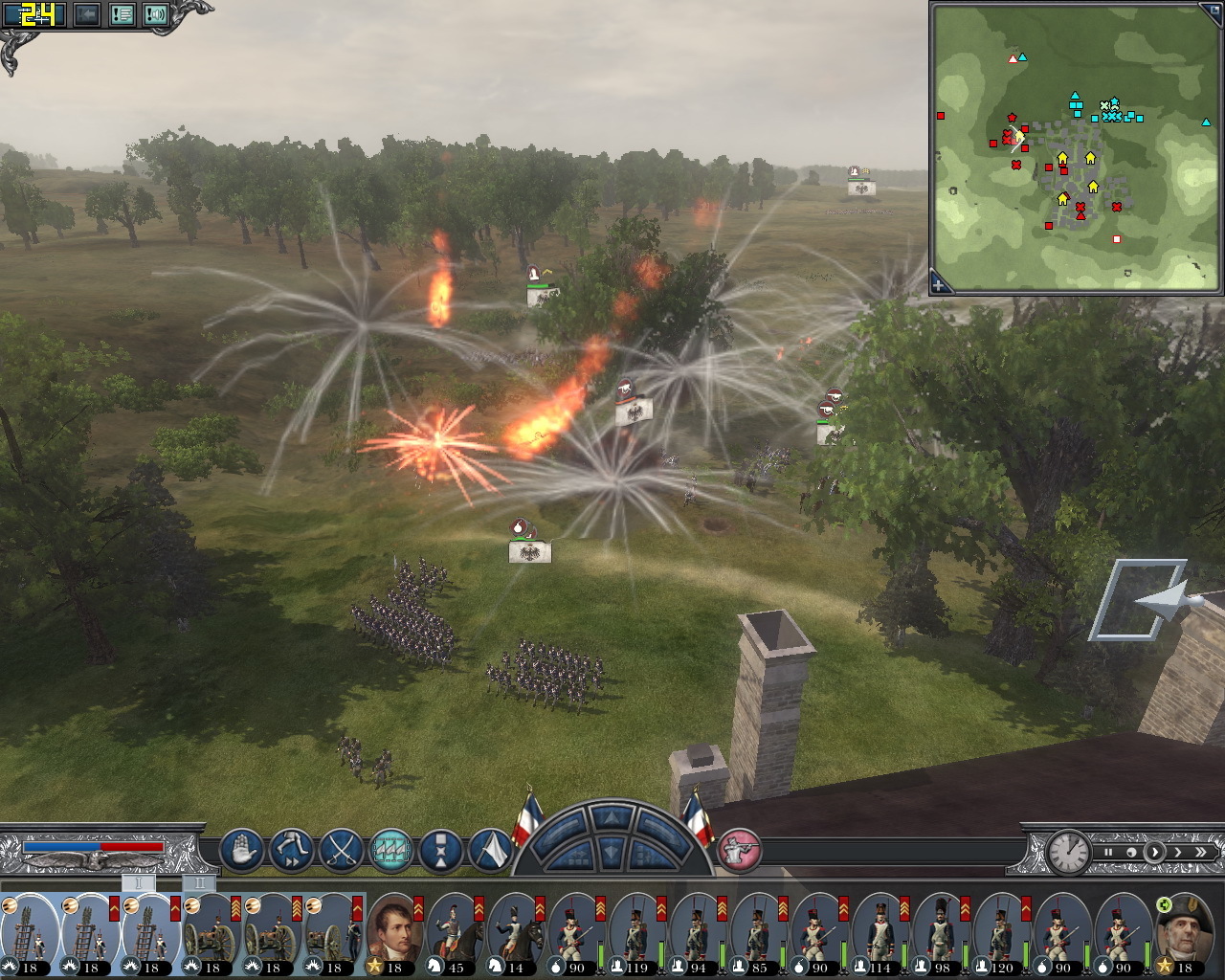The height and width of the screenshot is (980, 1225).
Task: Set battle speed to fastest
Action: click(x=1201, y=852)
